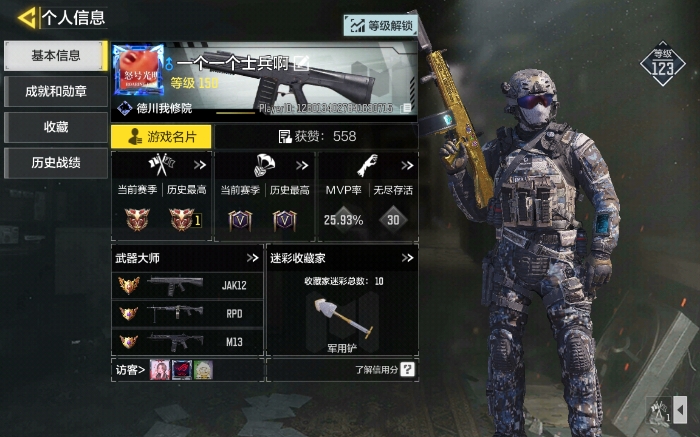Expand the MVP率 stats panel
The height and width of the screenshot is (437, 700).
[x=407, y=165]
